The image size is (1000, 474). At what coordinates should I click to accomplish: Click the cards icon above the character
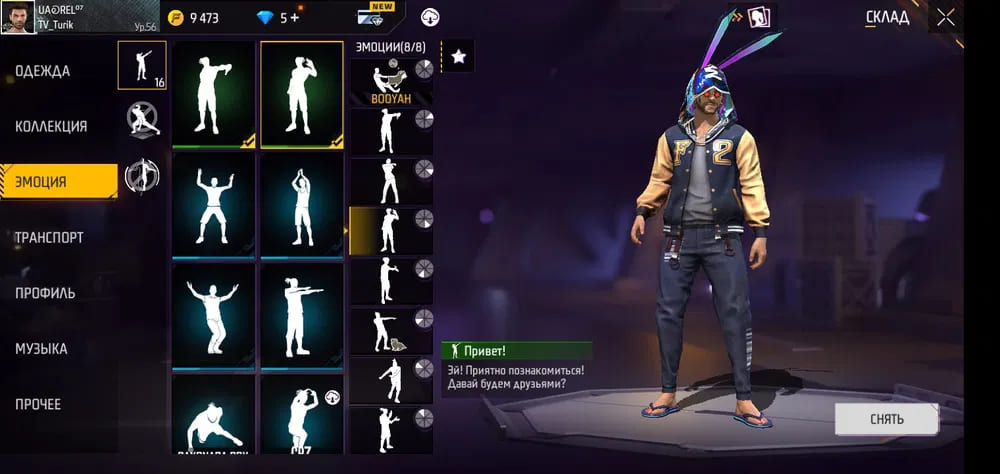click(x=762, y=17)
